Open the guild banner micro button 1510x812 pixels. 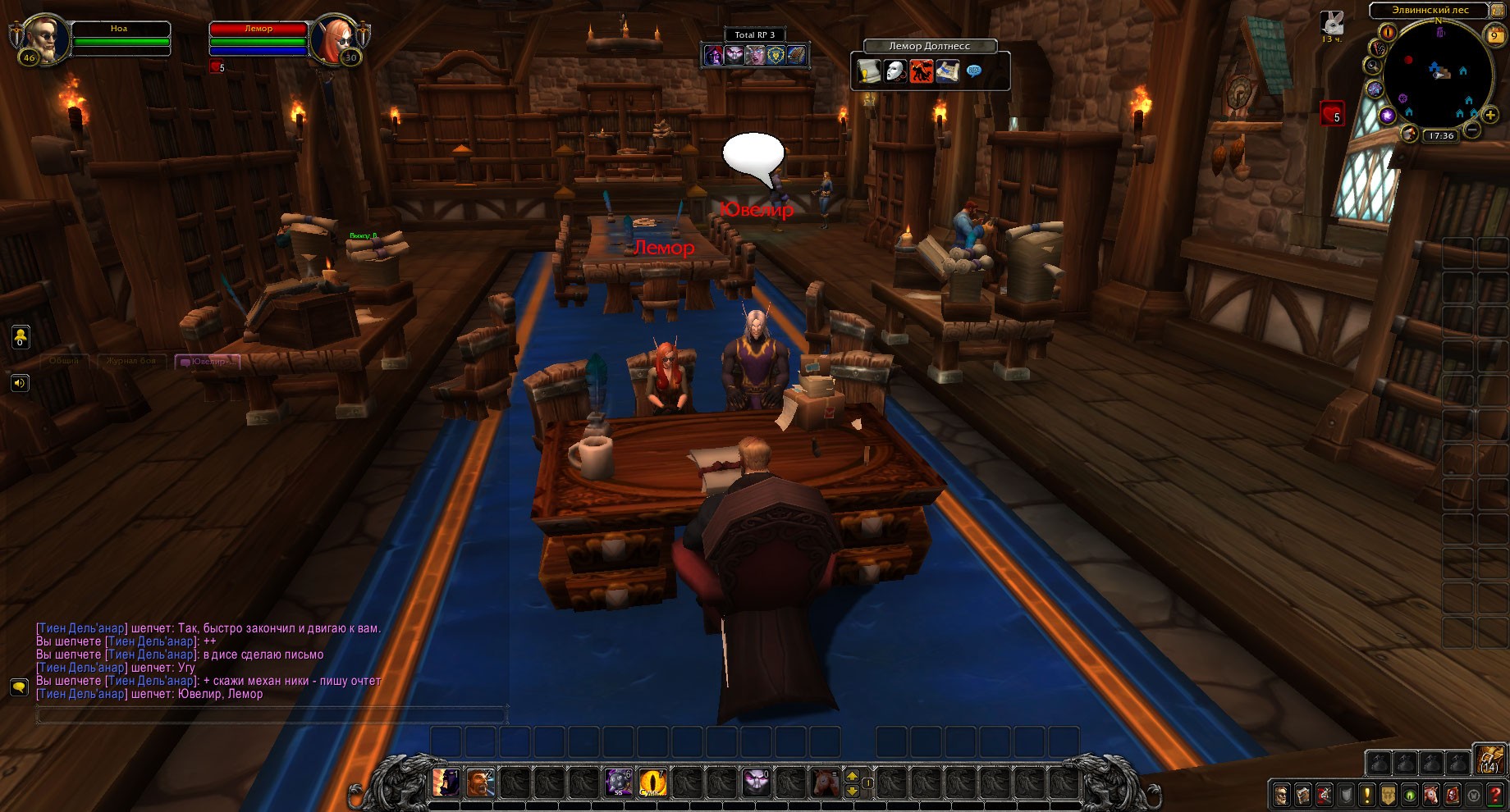coord(1388,794)
